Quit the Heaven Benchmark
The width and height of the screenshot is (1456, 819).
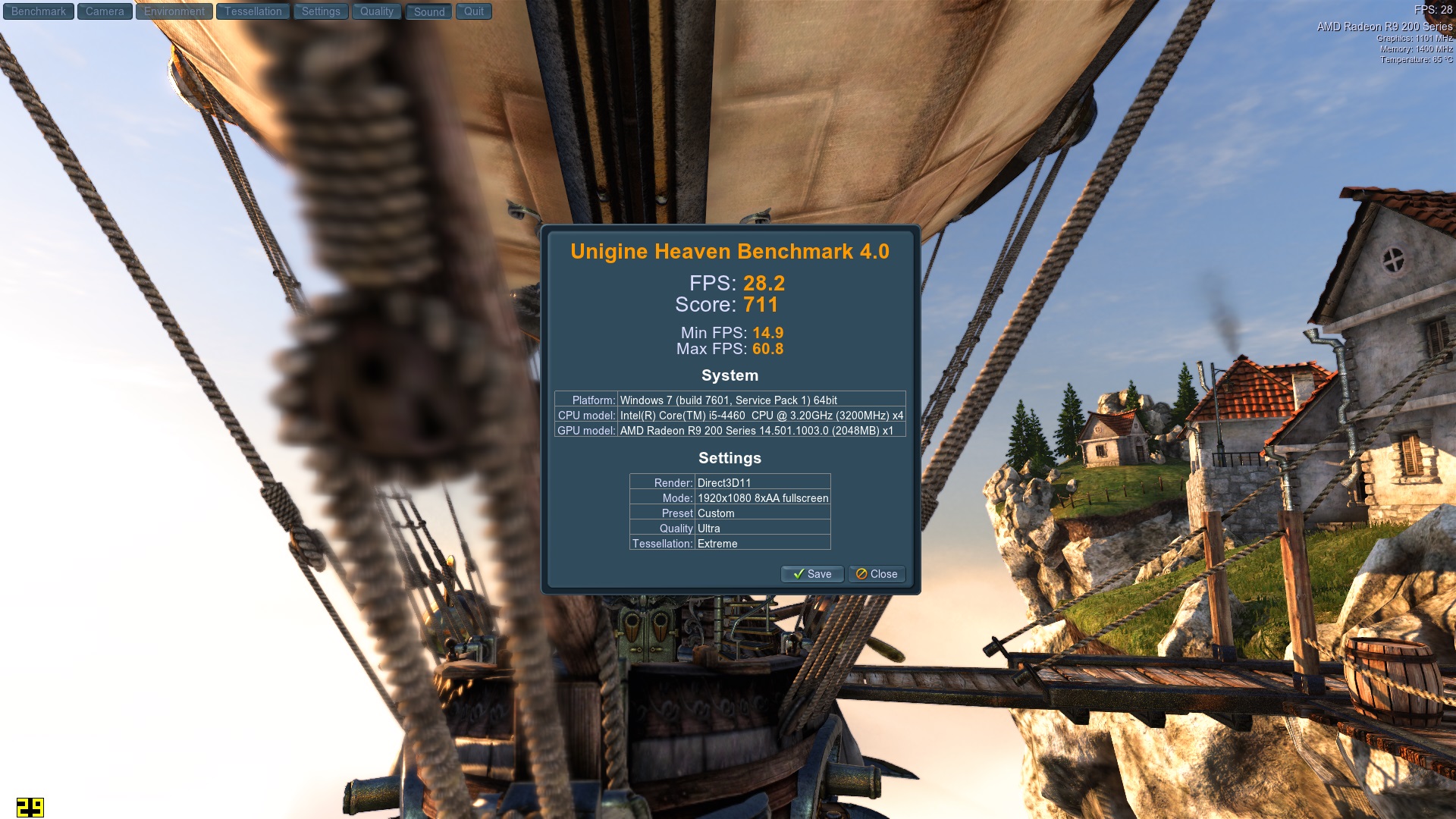(x=474, y=11)
